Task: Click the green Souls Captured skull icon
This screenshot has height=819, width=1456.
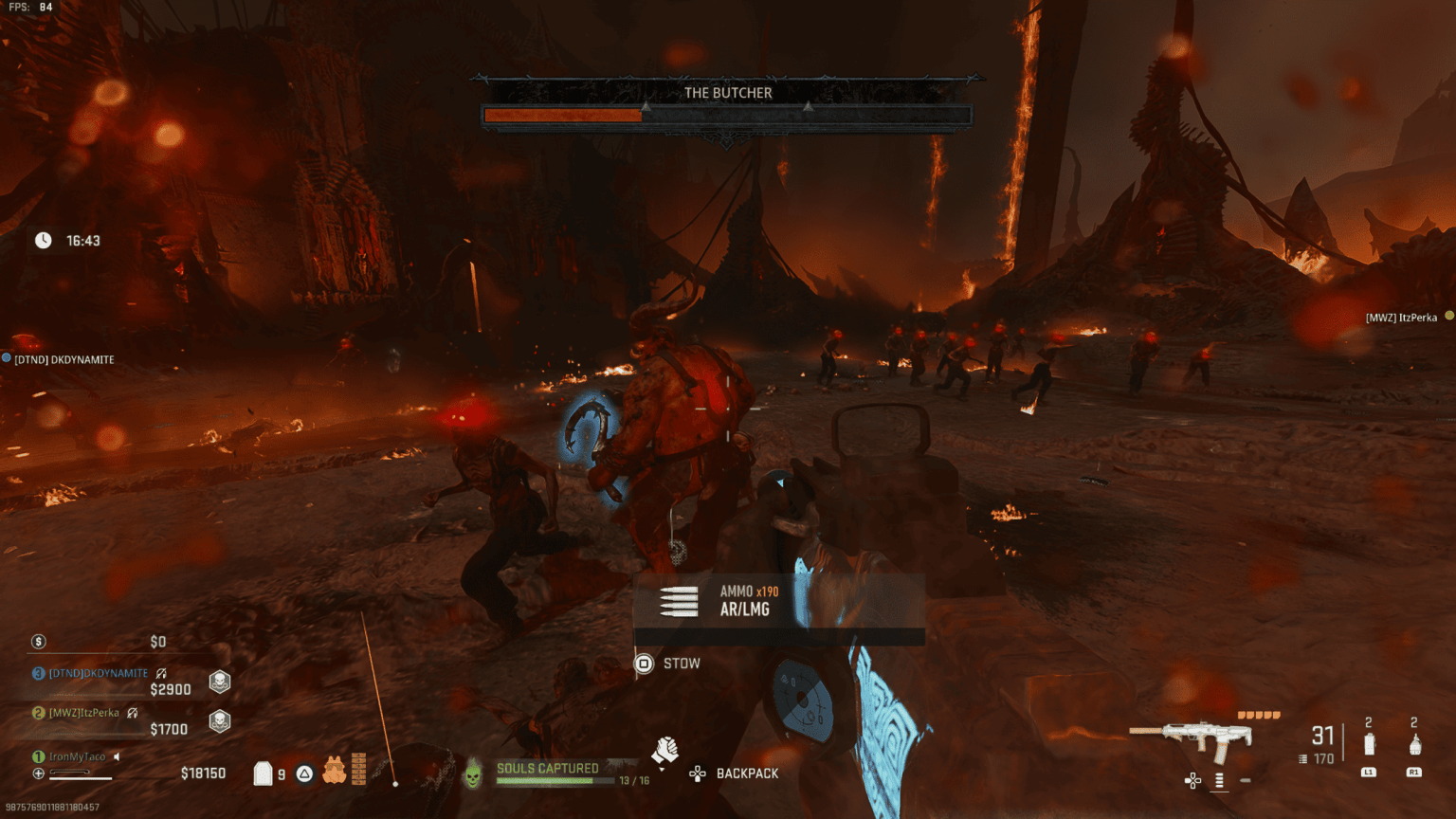Action: click(x=472, y=775)
